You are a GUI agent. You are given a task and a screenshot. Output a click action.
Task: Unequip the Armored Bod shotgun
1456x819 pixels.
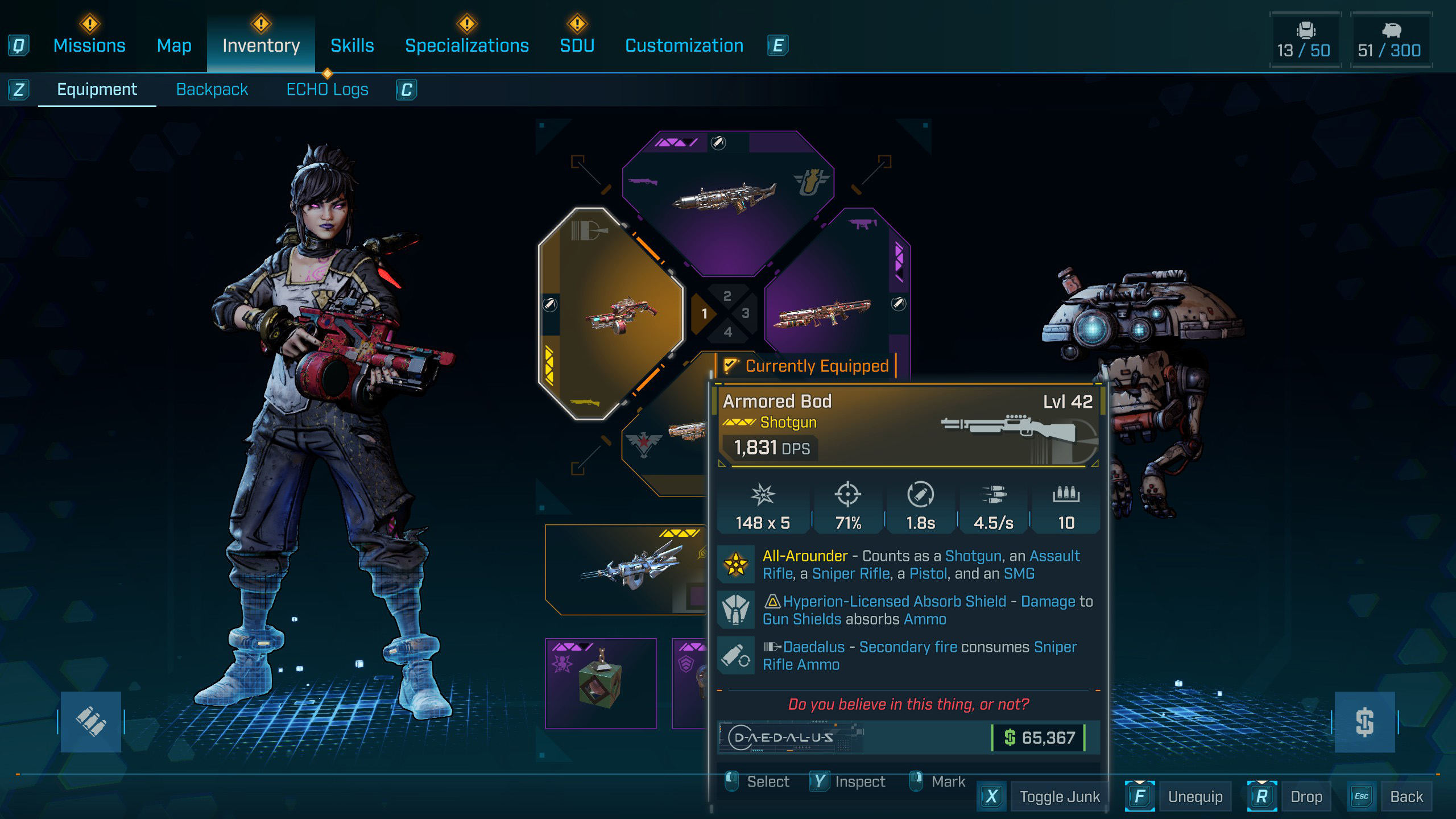[x=1194, y=796]
